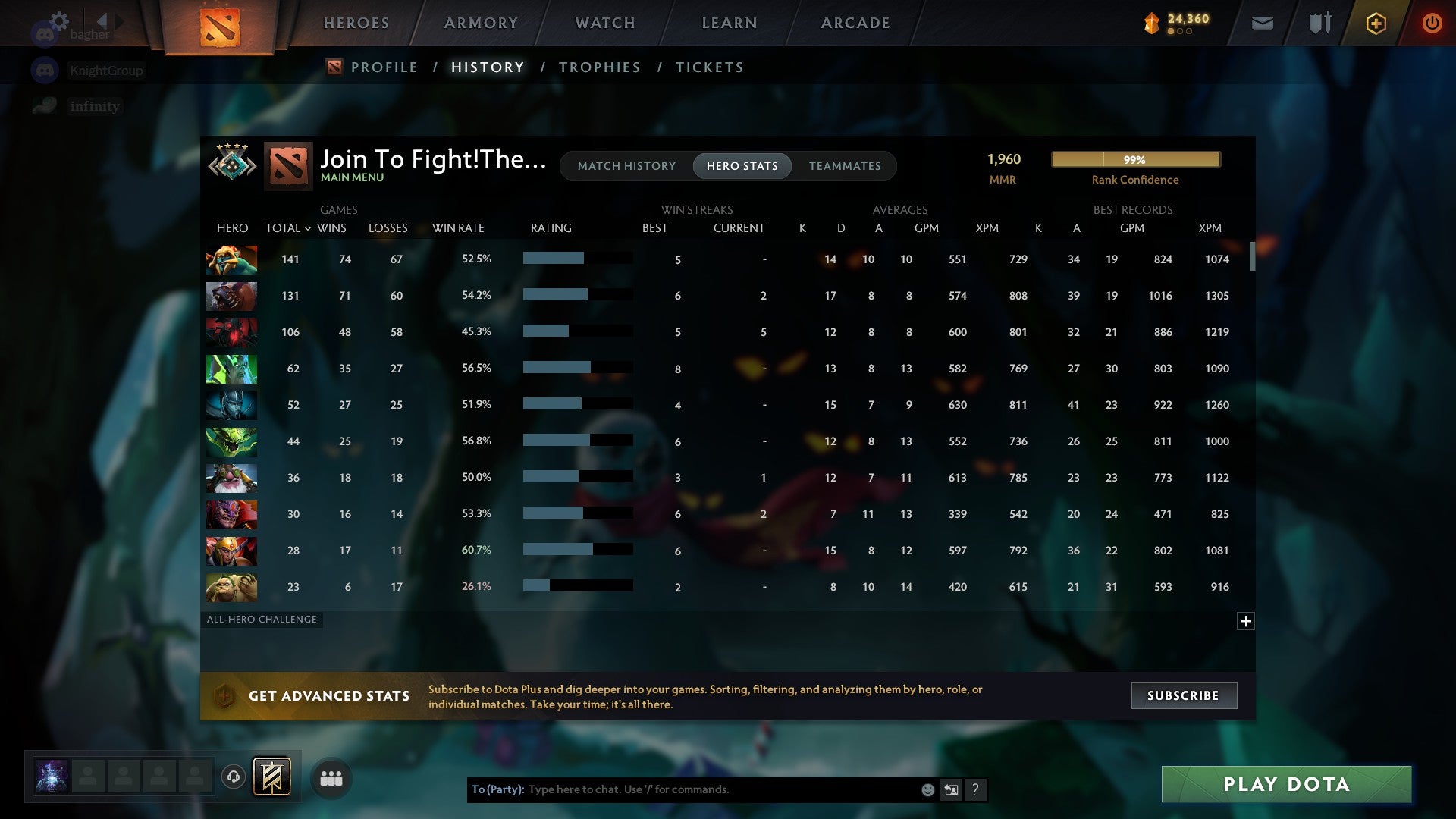Expand All-Hero Challenge with the plus control
The width and height of the screenshot is (1456, 819).
coord(1245,621)
